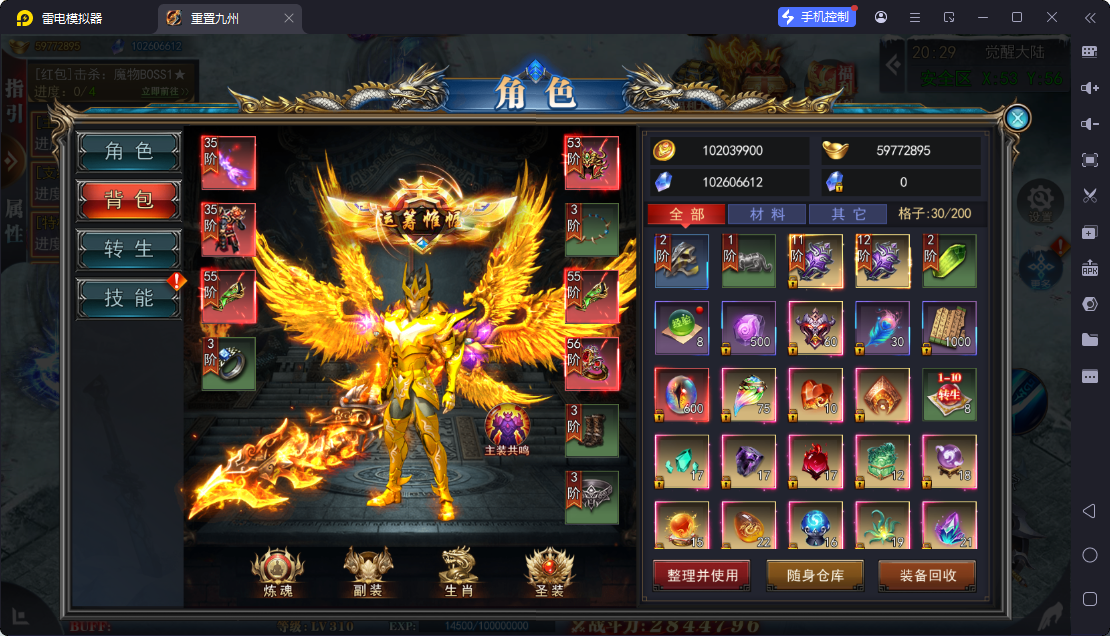Filter inventory by 材料 materials
This screenshot has height=636, width=1110.
click(x=766, y=214)
